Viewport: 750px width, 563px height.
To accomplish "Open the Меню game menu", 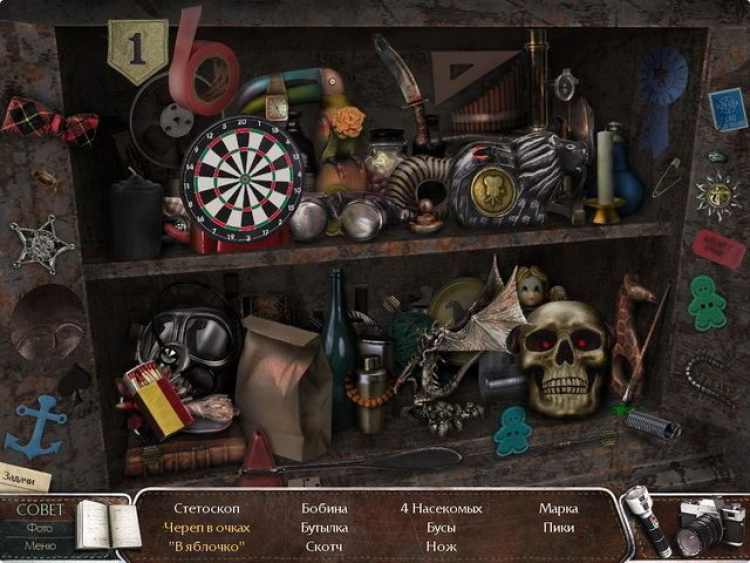I will click(x=40, y=546).
